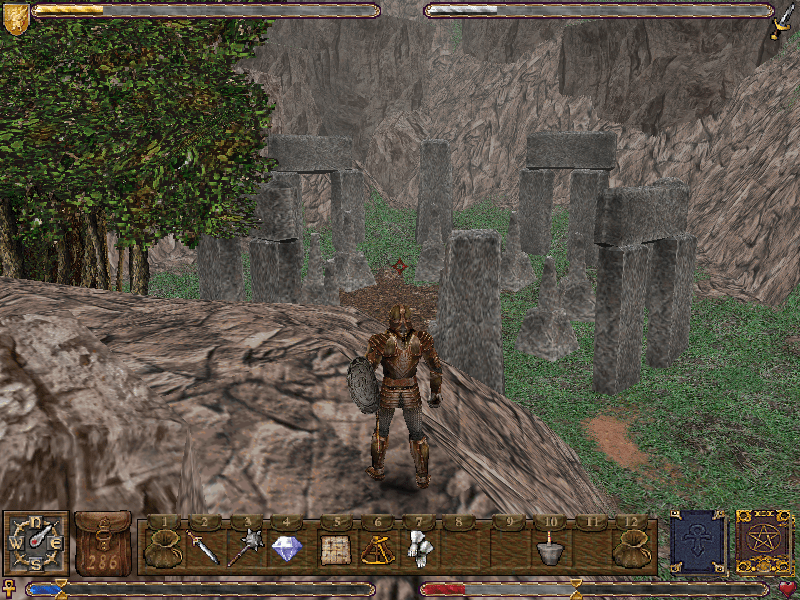Screen dimensions: 800x600
Task: Open the leather backpack showing 286
Action: tap(102, 543)
